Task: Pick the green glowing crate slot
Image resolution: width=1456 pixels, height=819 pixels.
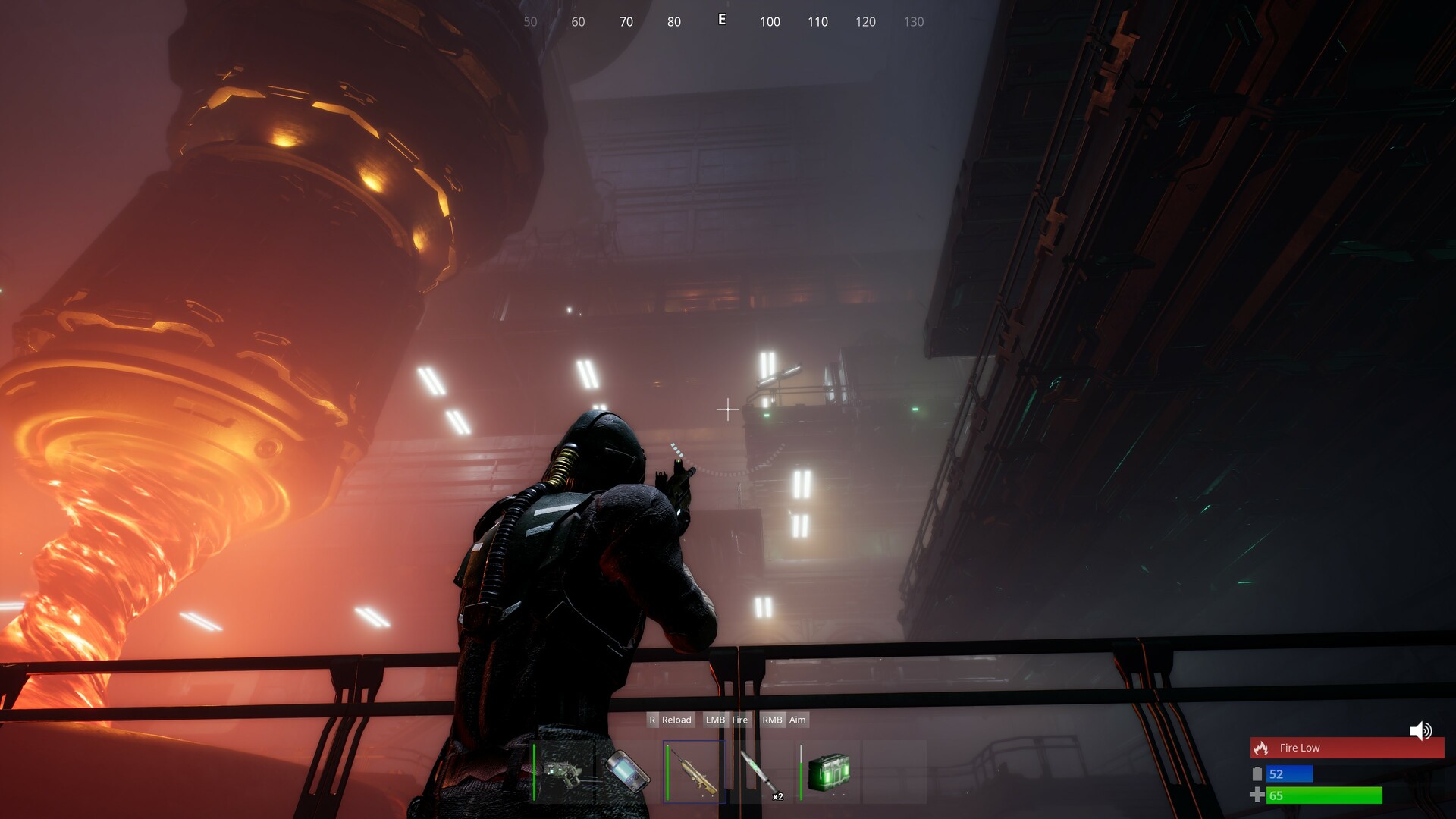Action: click(x=828, y=773)
